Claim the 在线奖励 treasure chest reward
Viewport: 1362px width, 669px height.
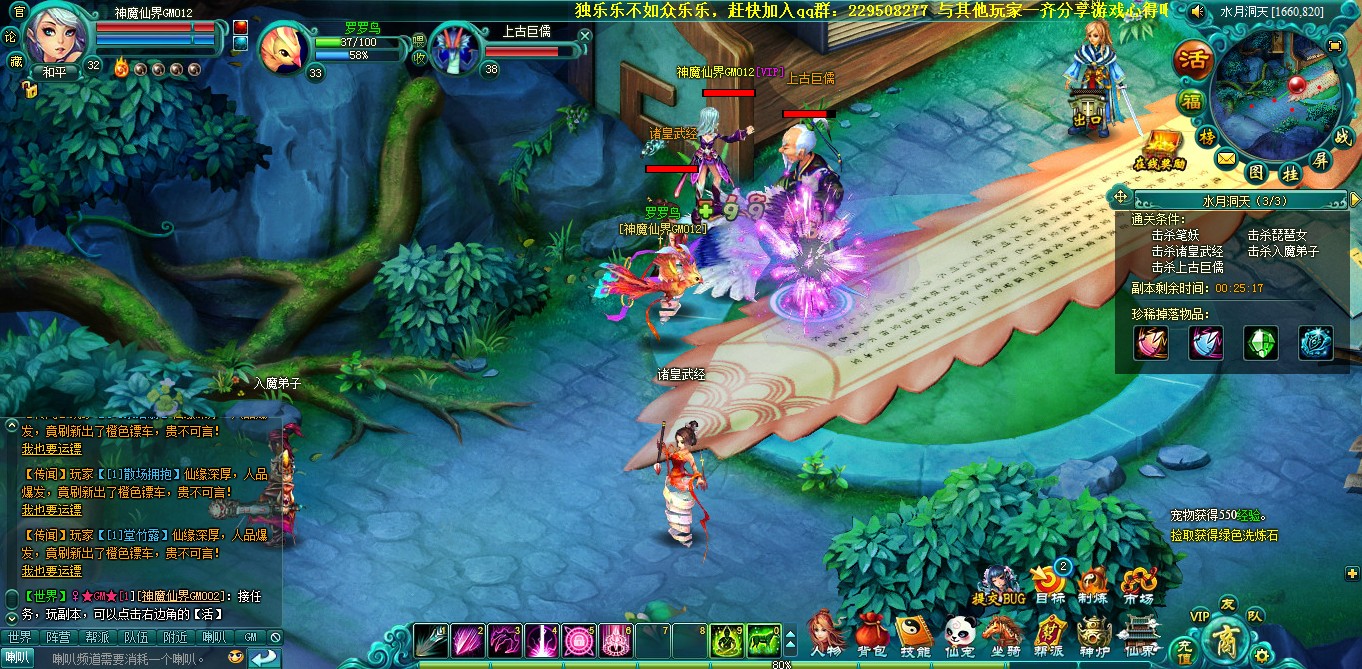coord(1160,150)
